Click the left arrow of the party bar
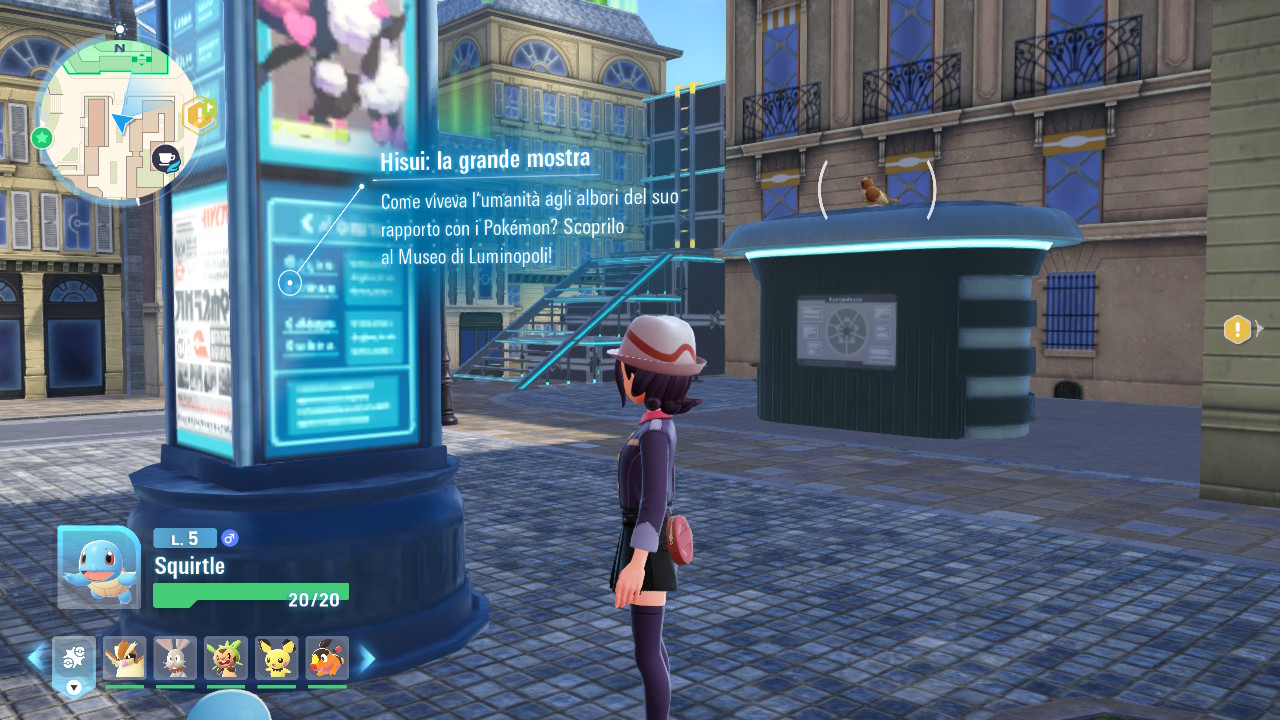The height and width of the screenshot is (720, 1280). [36, 658]
